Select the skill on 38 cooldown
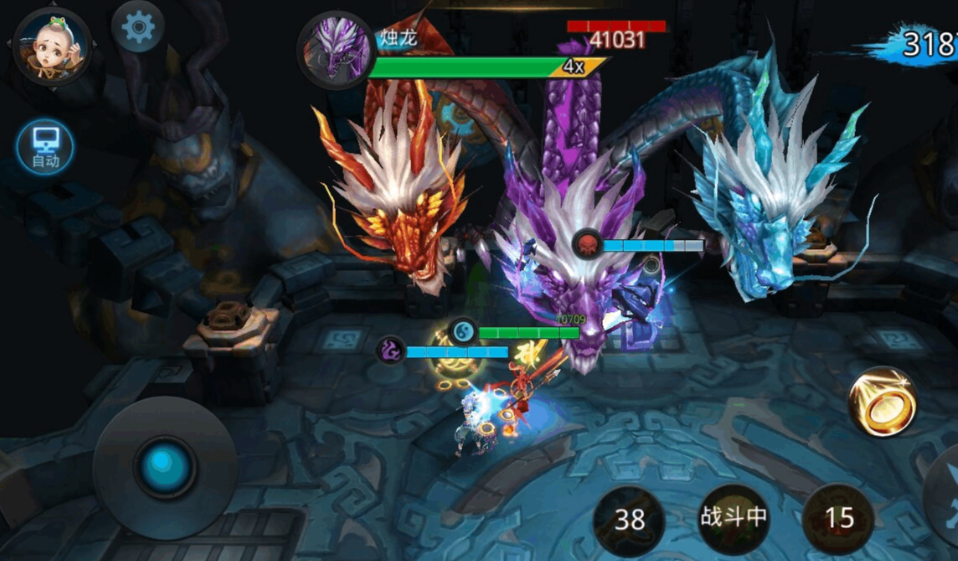958x561 pixels. 629,519
